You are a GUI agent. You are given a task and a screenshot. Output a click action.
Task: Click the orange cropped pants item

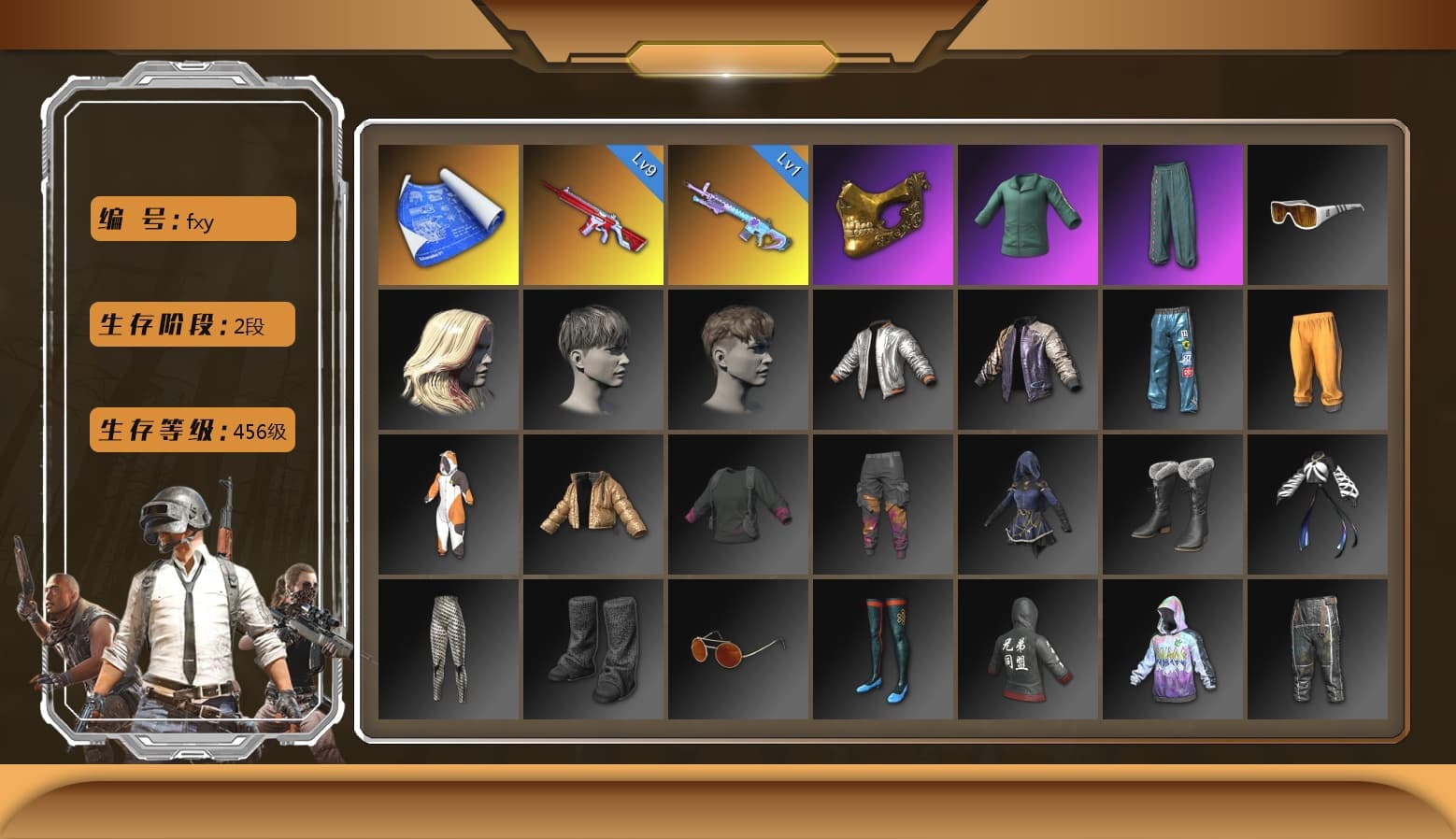pos(1319,360)
